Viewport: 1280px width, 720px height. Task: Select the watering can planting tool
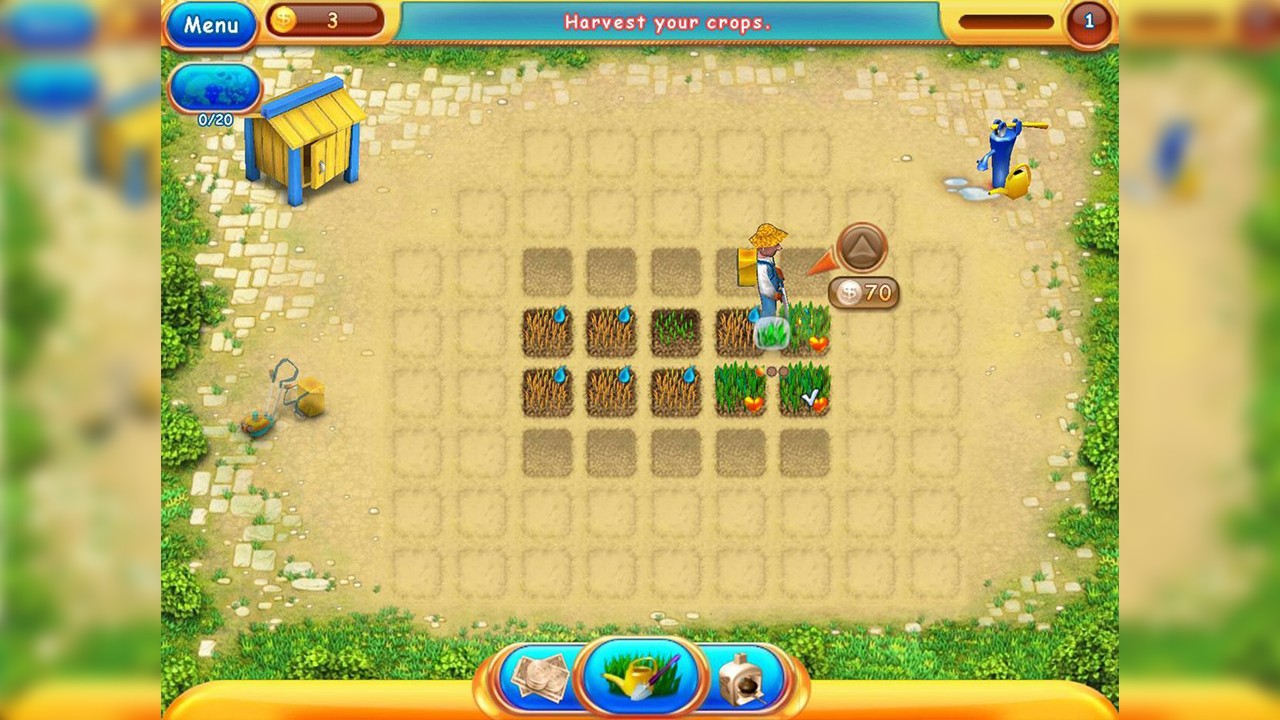(640, 676)
